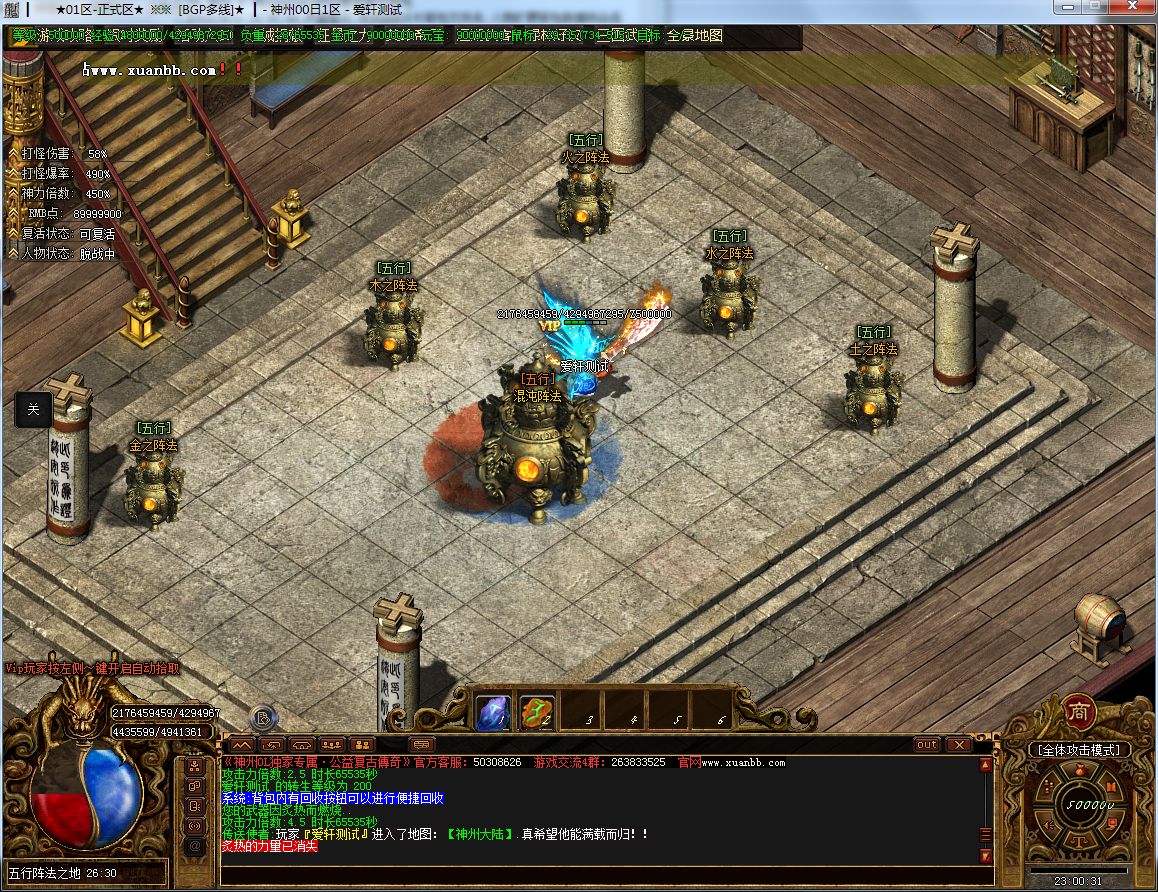Click the chat input field
The width and height of the screenshot is (1158, 892).
click(x=600, y=875)
